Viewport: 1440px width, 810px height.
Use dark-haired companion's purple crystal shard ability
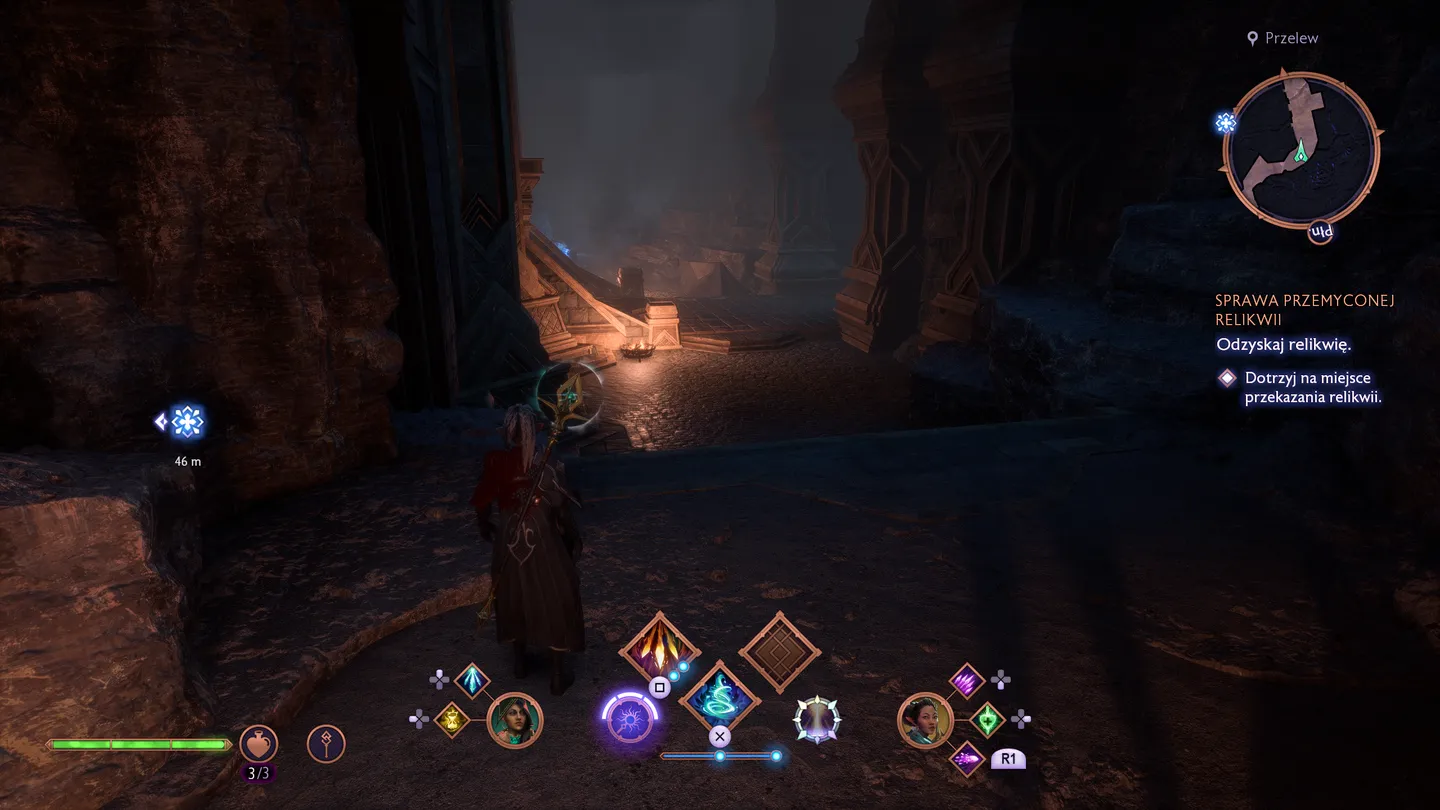click(967, 758)
